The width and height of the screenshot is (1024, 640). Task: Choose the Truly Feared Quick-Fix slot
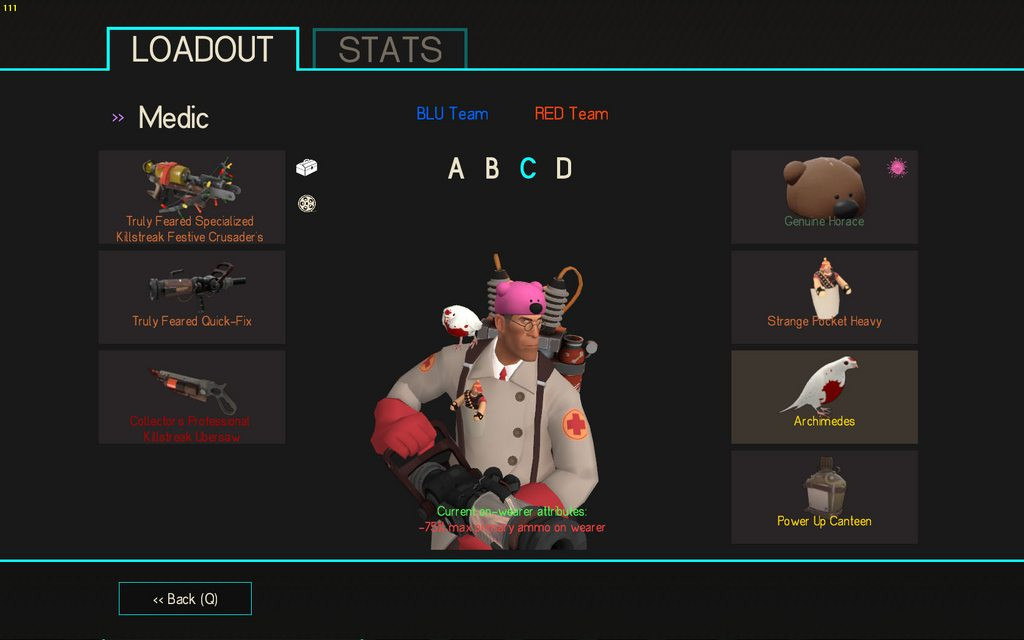[191, 297]
